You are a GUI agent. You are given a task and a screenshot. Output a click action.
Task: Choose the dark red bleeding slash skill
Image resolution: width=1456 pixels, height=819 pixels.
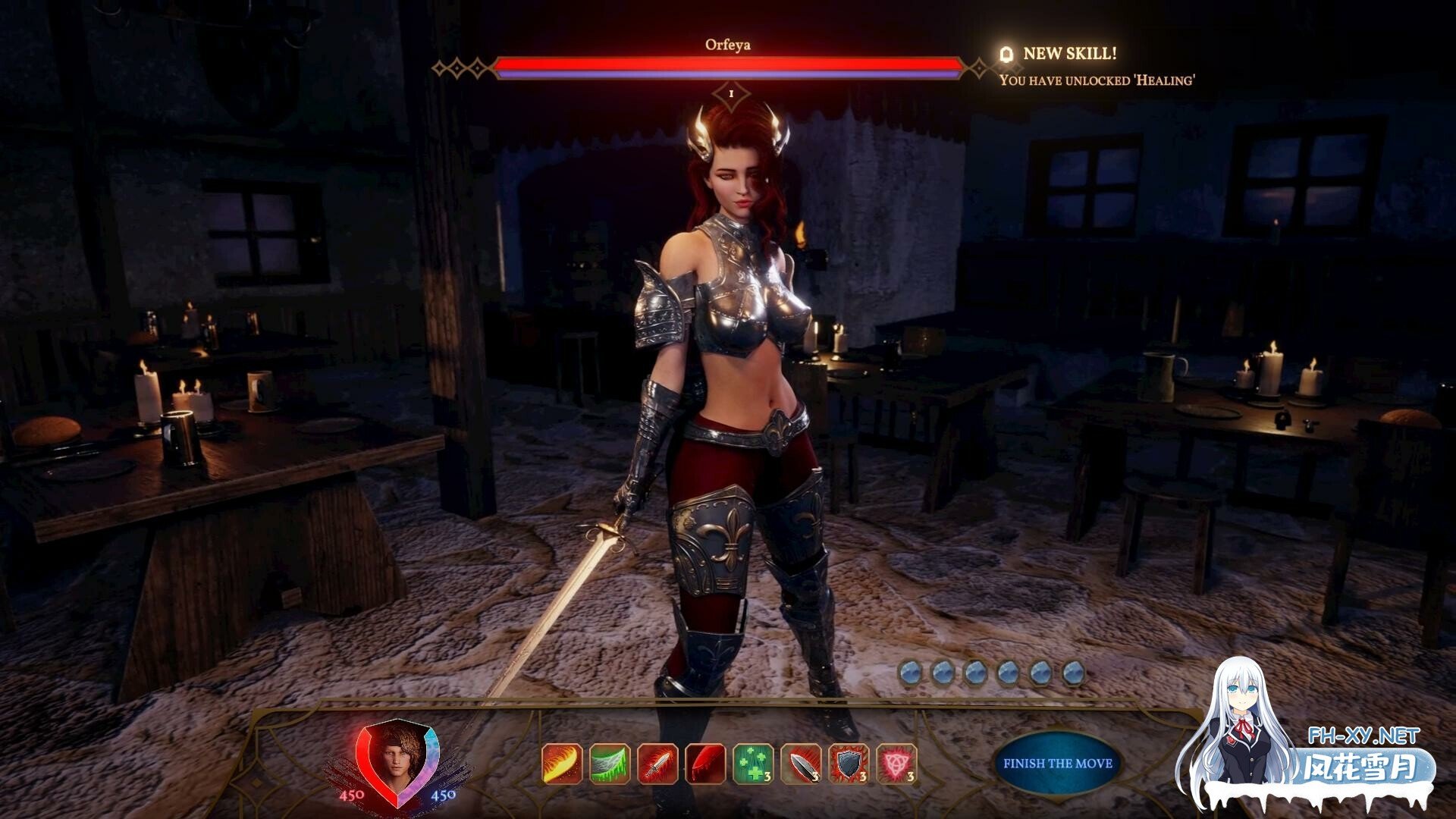[x=705, y=764]
